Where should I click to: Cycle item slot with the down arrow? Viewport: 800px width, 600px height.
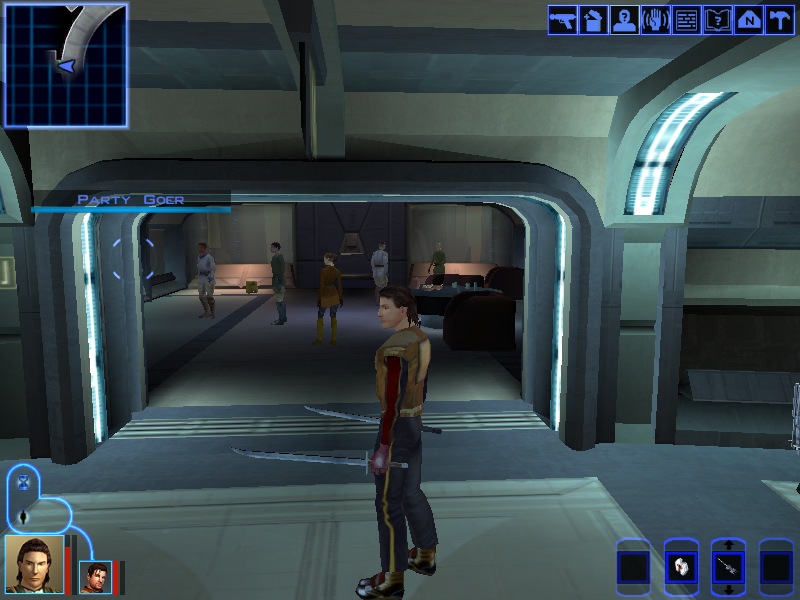[728, 591]
